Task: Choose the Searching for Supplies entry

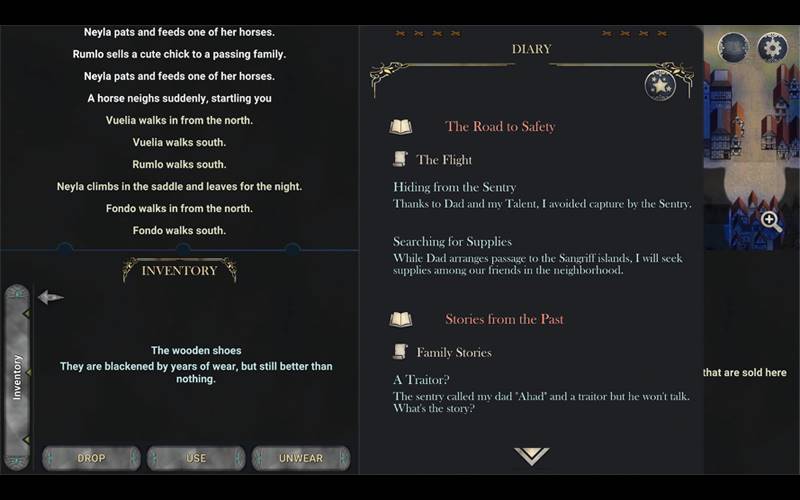Action: (x=452, y=242)
